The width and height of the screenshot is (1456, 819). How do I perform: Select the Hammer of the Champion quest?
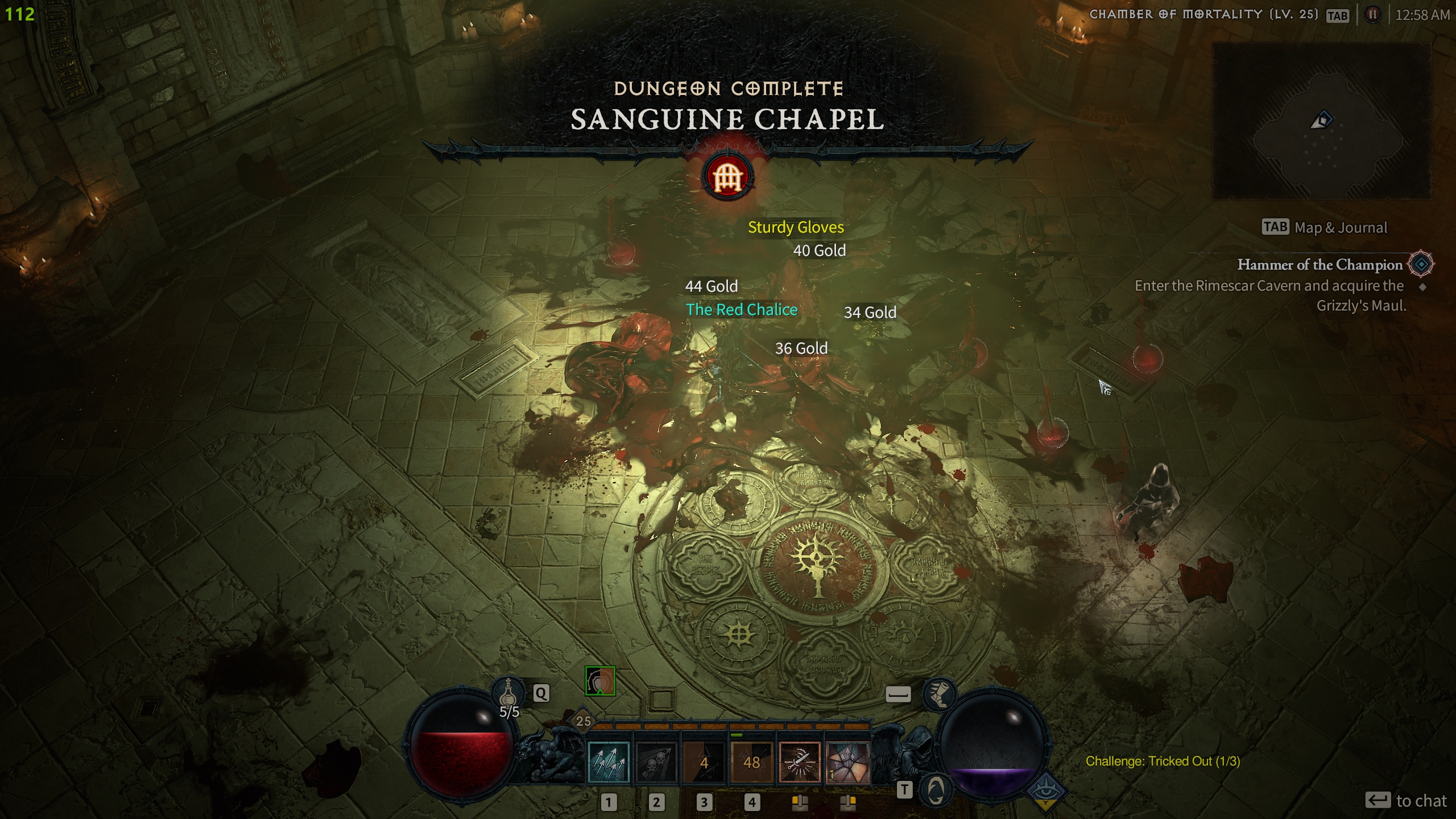[1319, 265]
